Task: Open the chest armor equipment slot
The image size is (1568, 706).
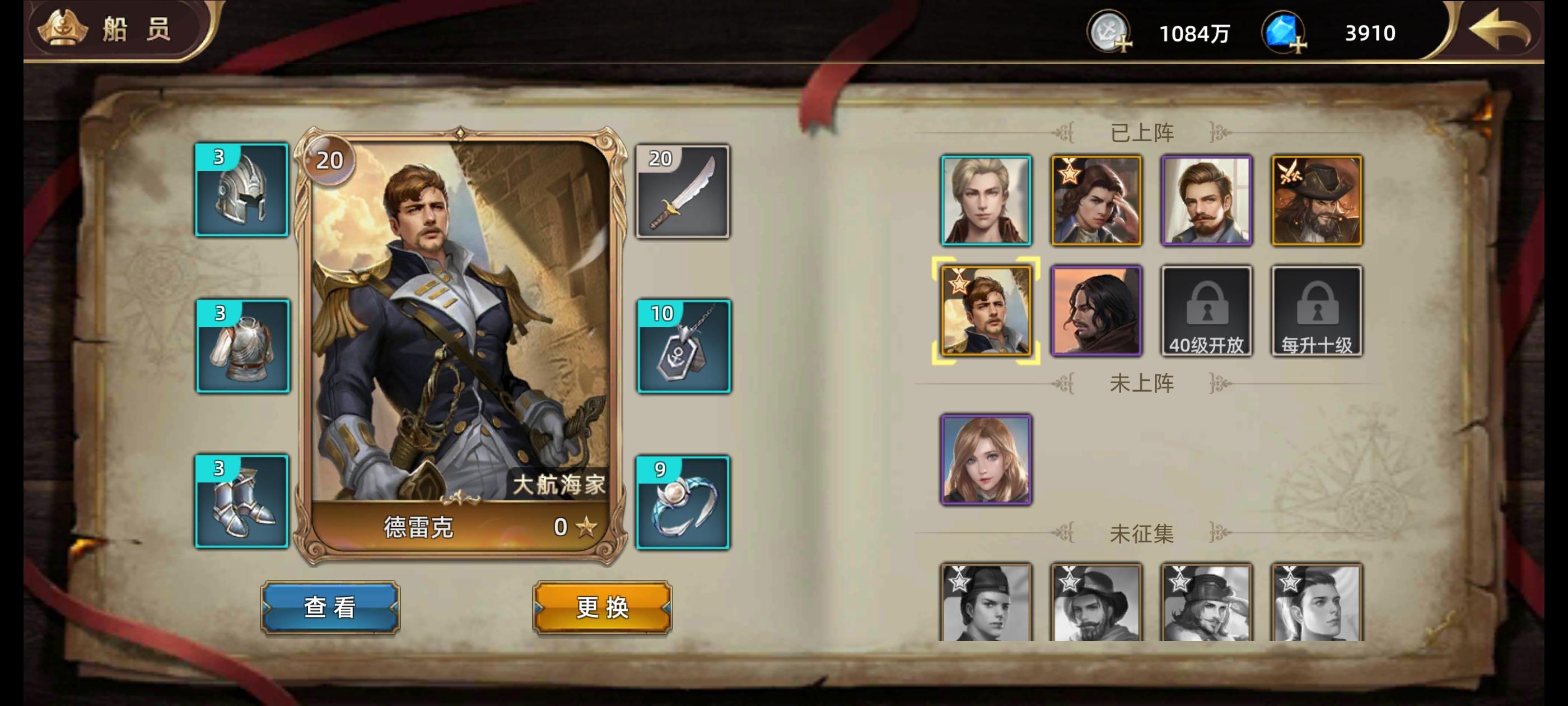Action: [242, 345]
